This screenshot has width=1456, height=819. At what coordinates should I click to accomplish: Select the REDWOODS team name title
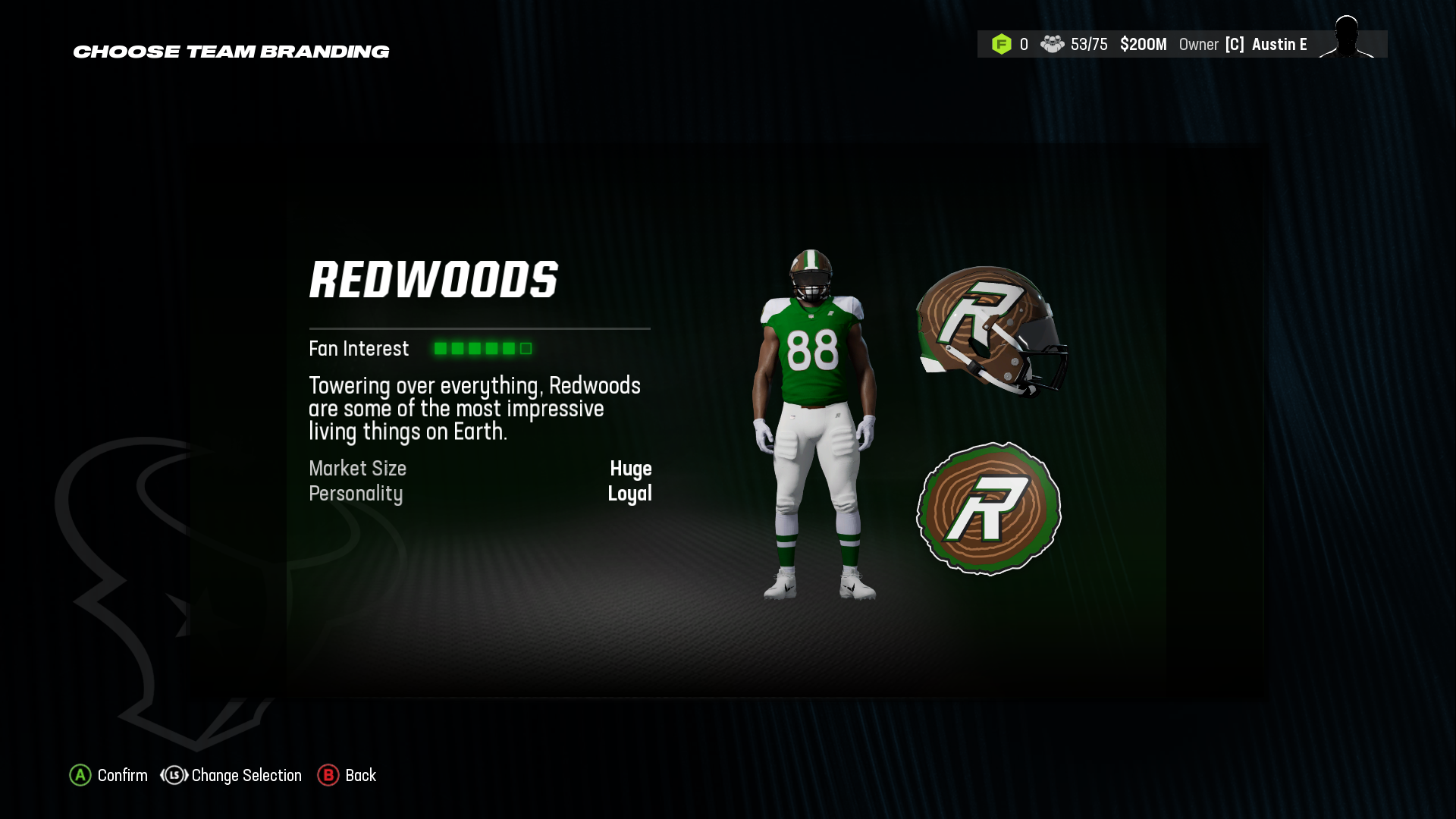(434, 281)
